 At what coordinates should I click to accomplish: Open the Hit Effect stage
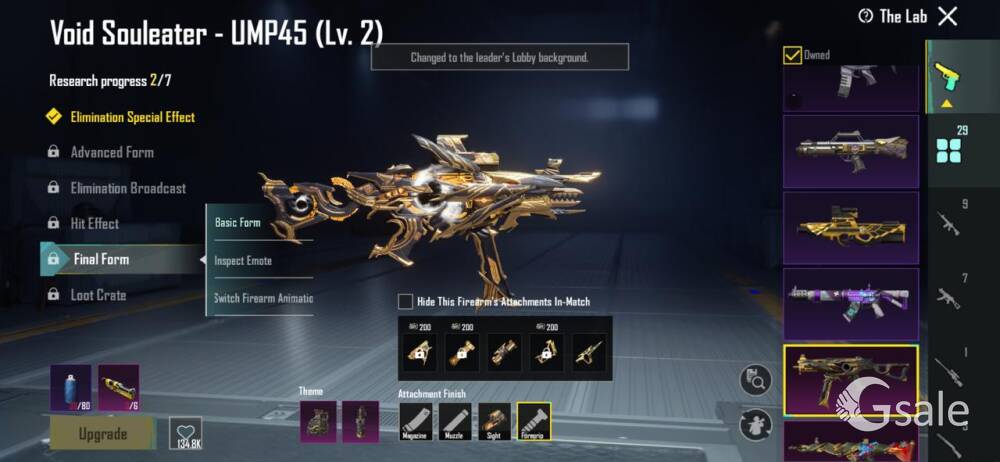coord(94,224)
